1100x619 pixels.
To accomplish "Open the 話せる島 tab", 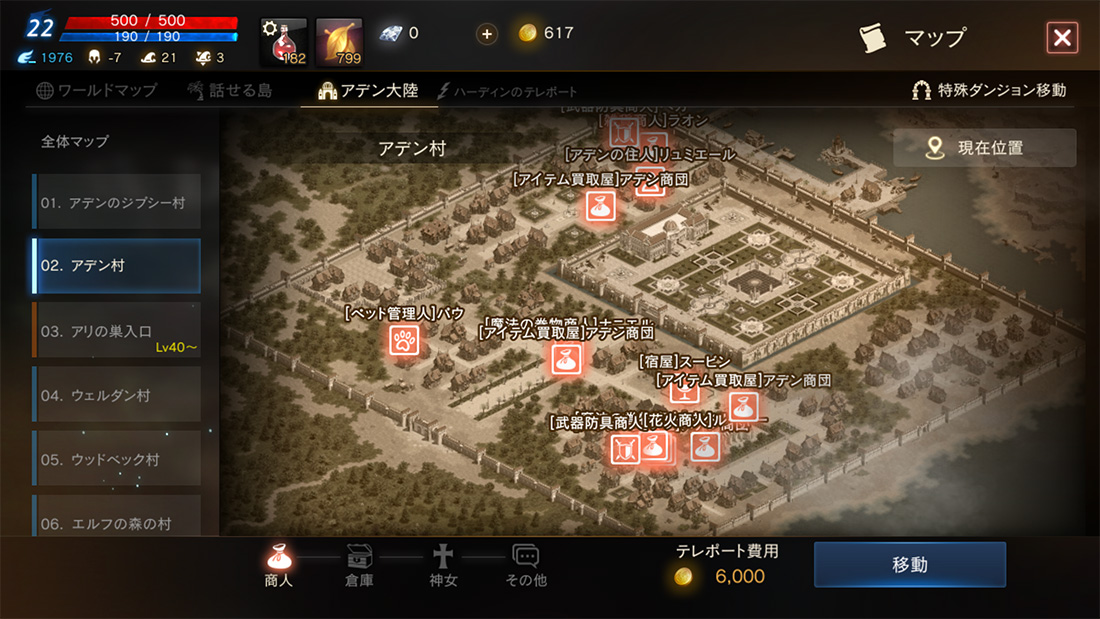I will pos(229,90).
